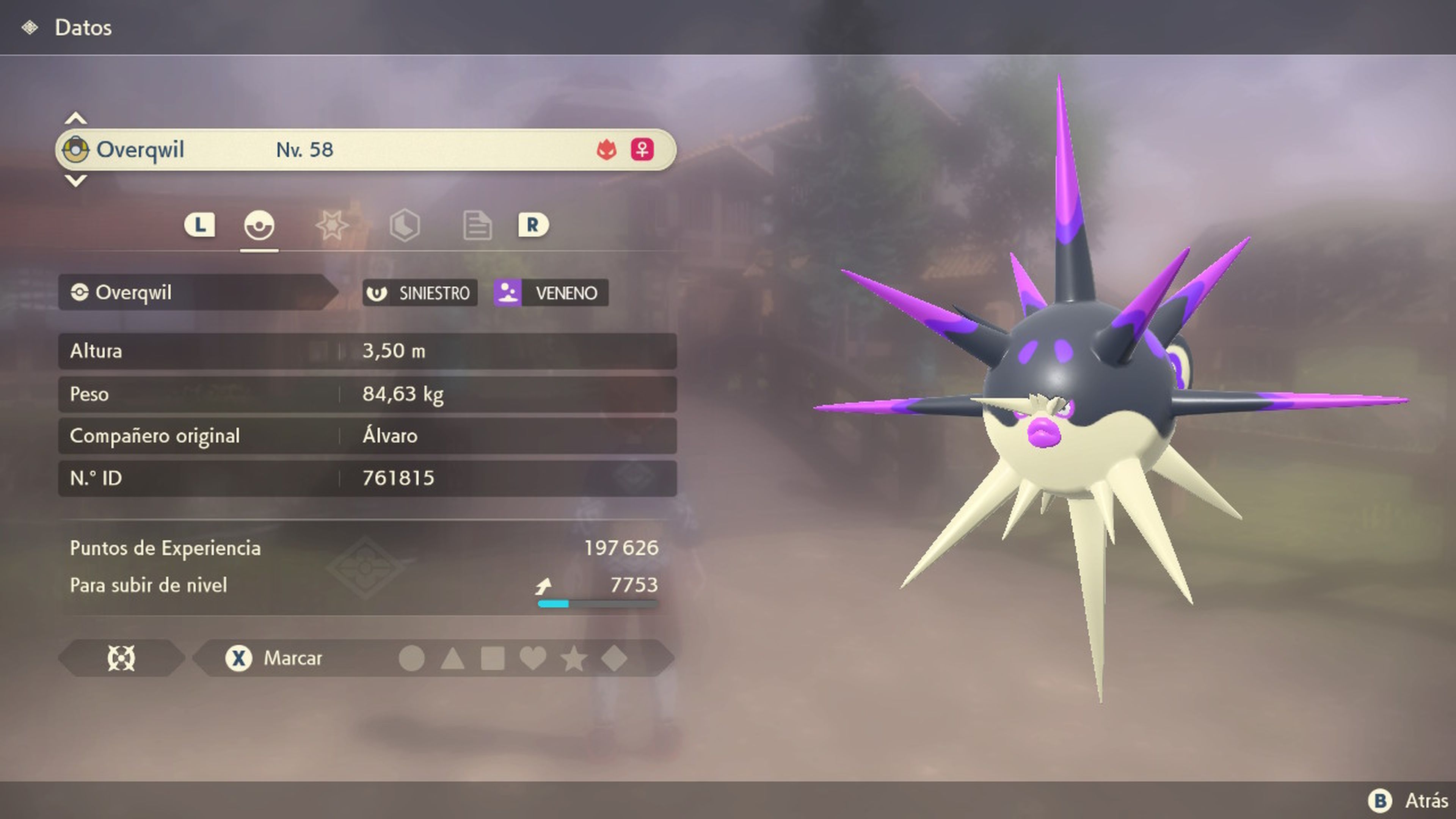This screenshot has height=819, width=1456.
Task: Select the Poké Ball summary tab
Action: point(260,225)
